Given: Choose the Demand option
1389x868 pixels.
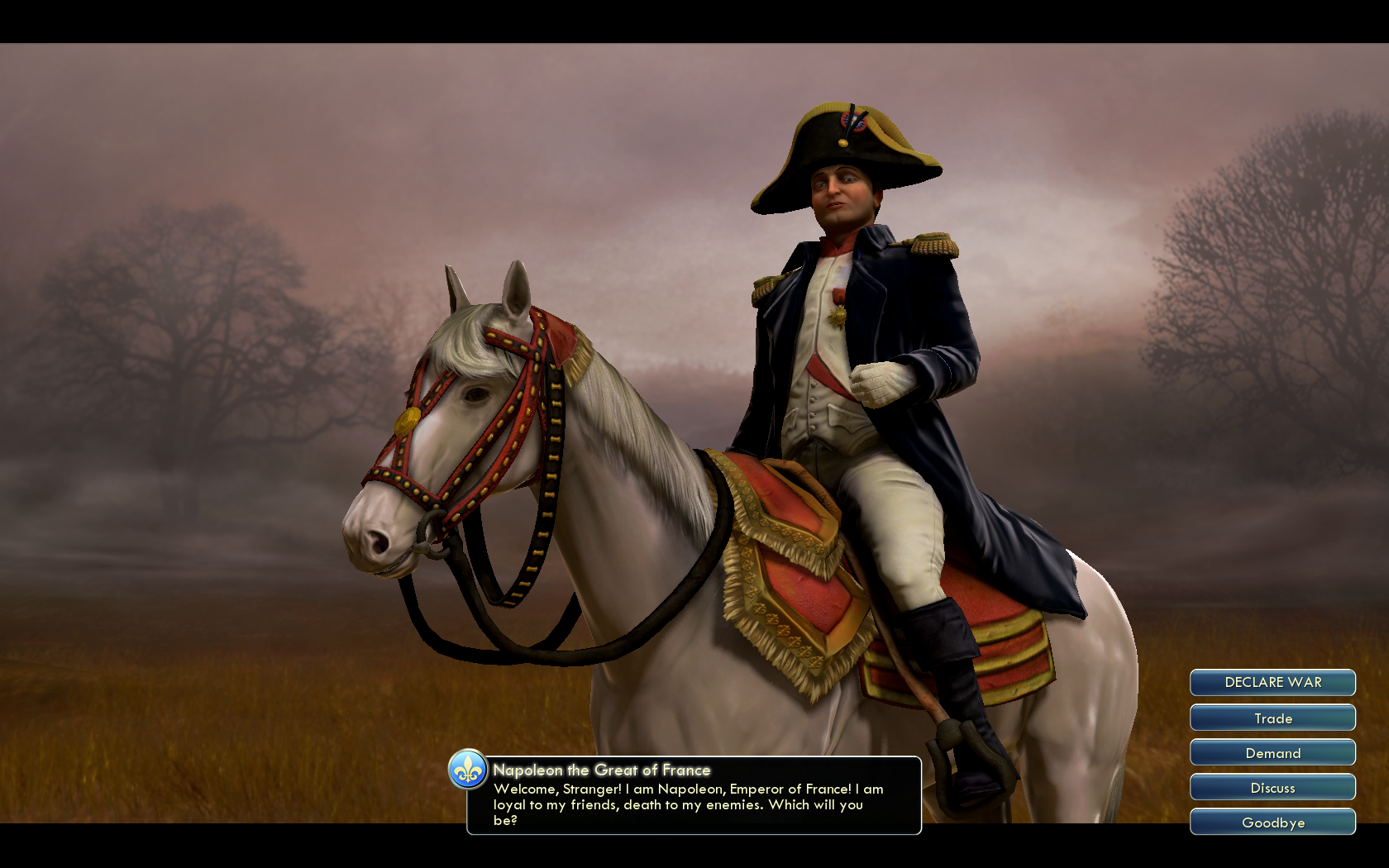Looking at the screenshot, I should 1272,753.
